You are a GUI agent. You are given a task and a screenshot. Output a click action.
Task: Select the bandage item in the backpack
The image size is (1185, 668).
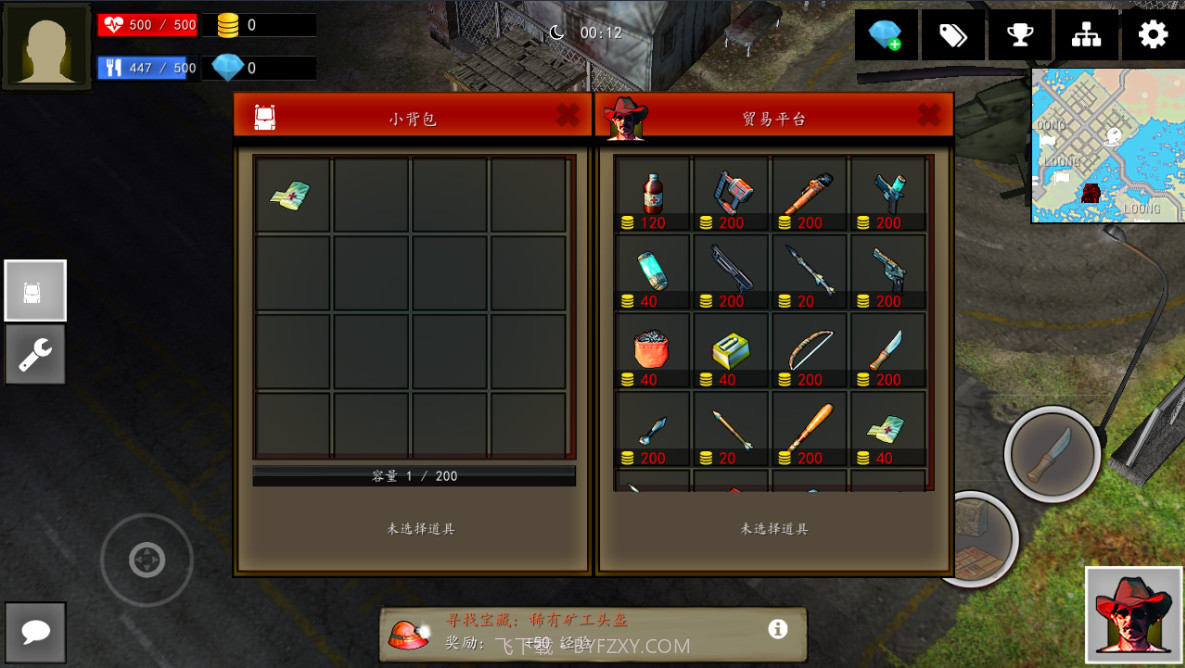(x=292, y=194)
